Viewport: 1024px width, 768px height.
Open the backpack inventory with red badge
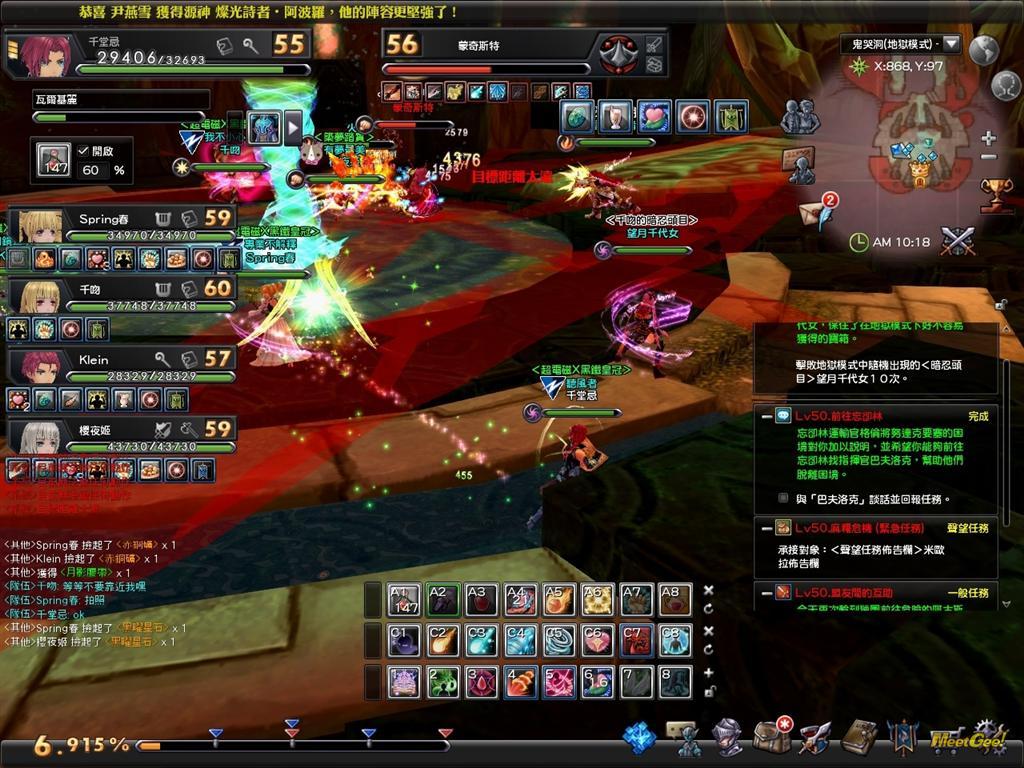(771, 737)
